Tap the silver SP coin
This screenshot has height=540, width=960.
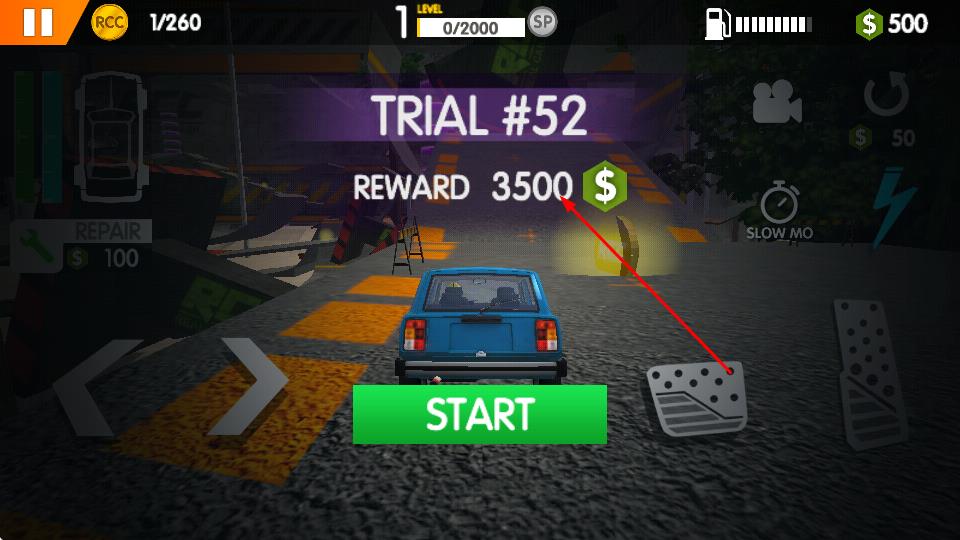click(542, 22)
